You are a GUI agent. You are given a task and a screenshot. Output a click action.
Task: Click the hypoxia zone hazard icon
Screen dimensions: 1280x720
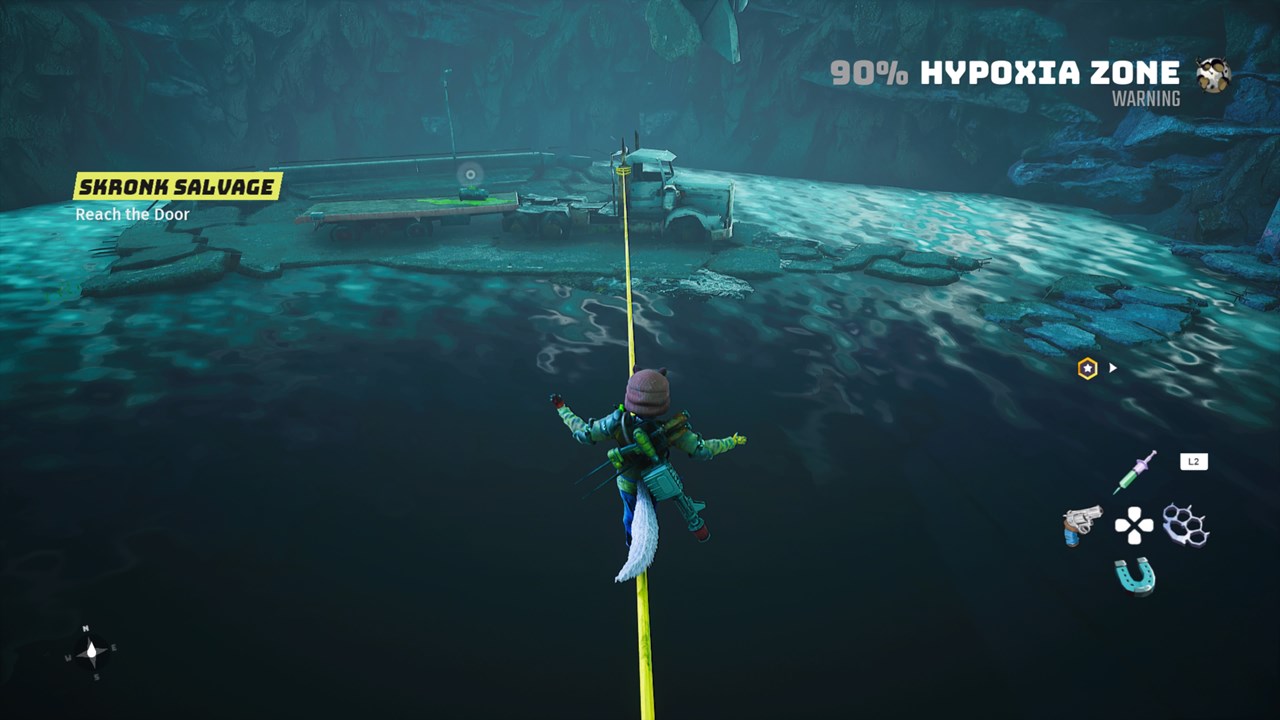[x=1213, y=75]
